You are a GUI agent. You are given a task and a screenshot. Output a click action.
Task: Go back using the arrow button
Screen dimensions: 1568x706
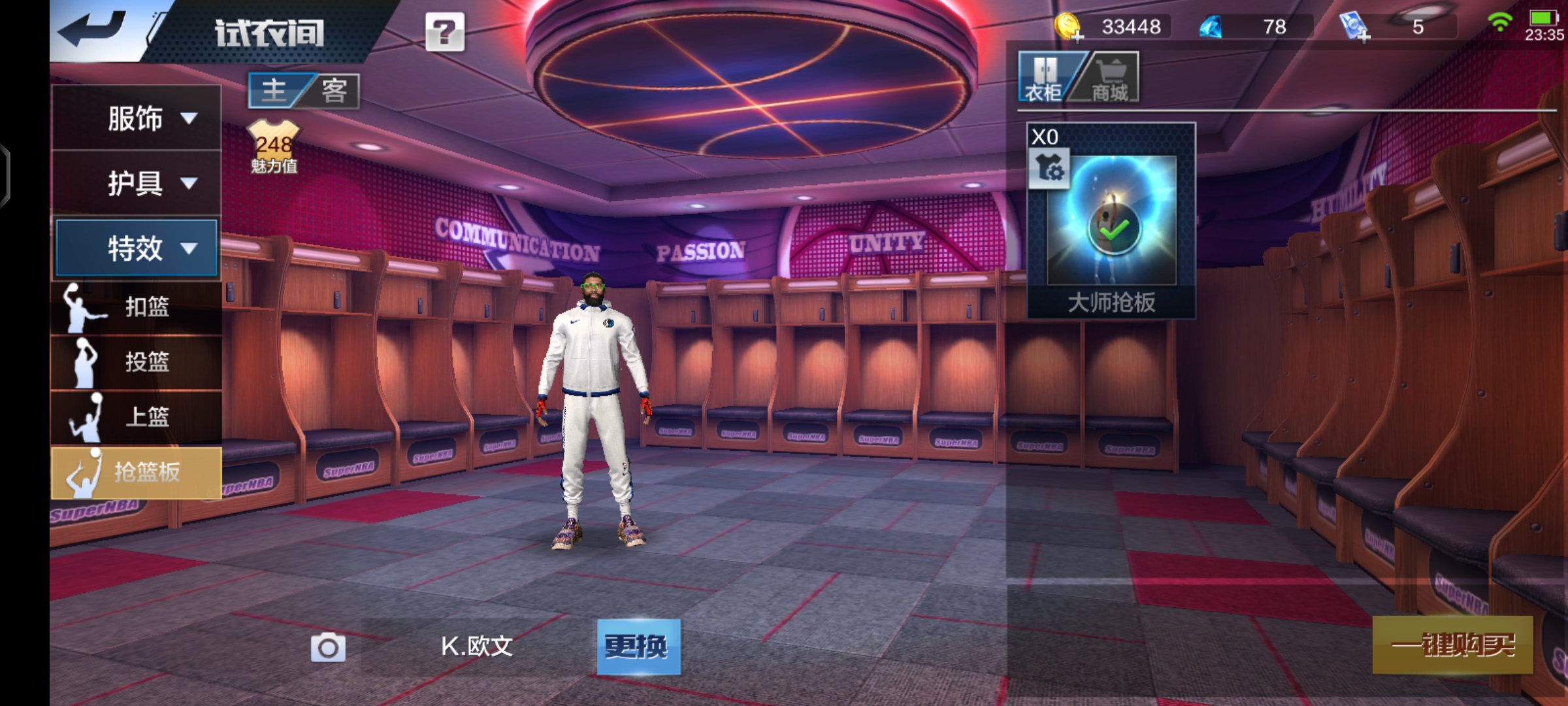[93, 30]
